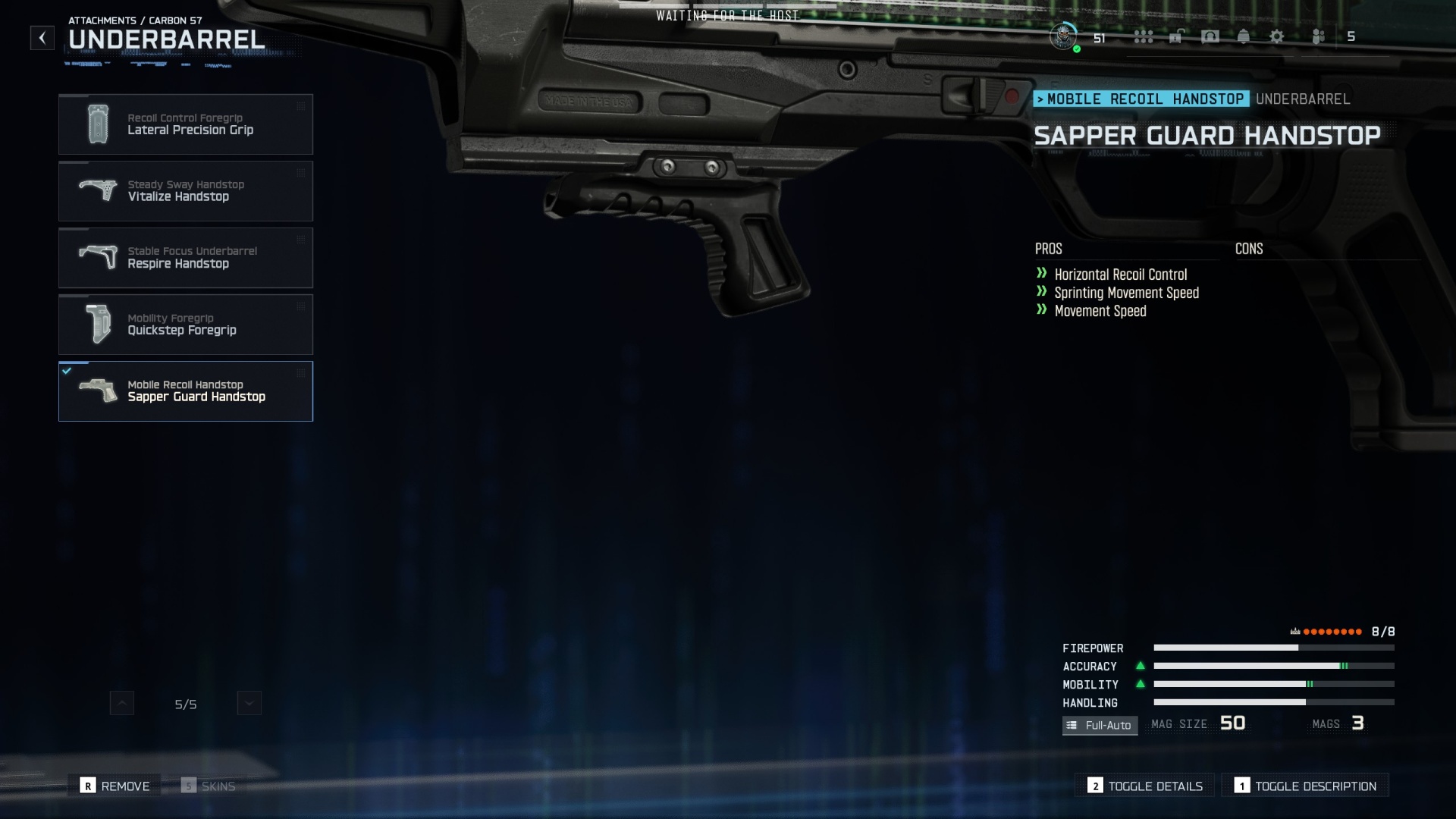Deselect the checked Sapper Guard Handstop
Viewport: 1456px width, 819px height.
[x=186, y=391]
